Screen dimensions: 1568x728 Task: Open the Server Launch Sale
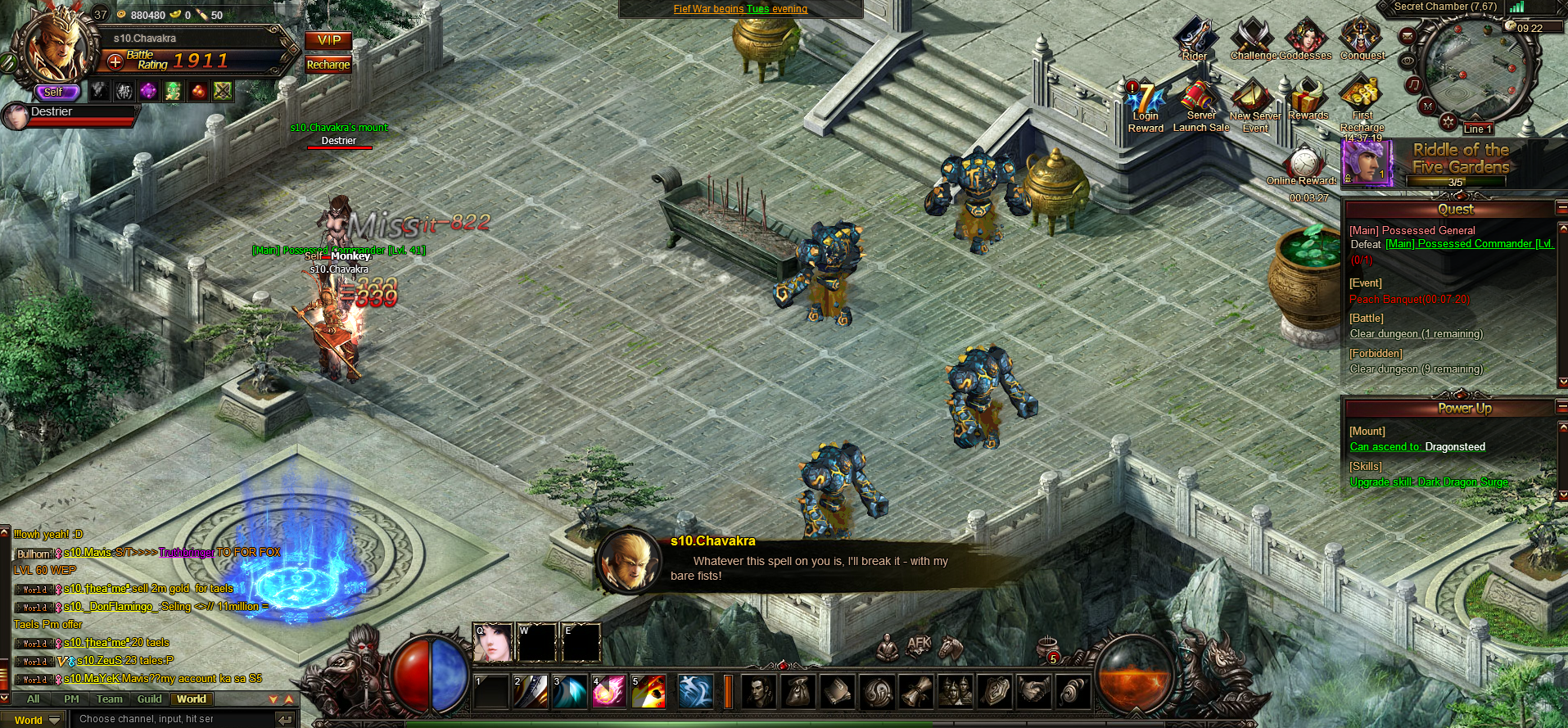point(1200,102)
